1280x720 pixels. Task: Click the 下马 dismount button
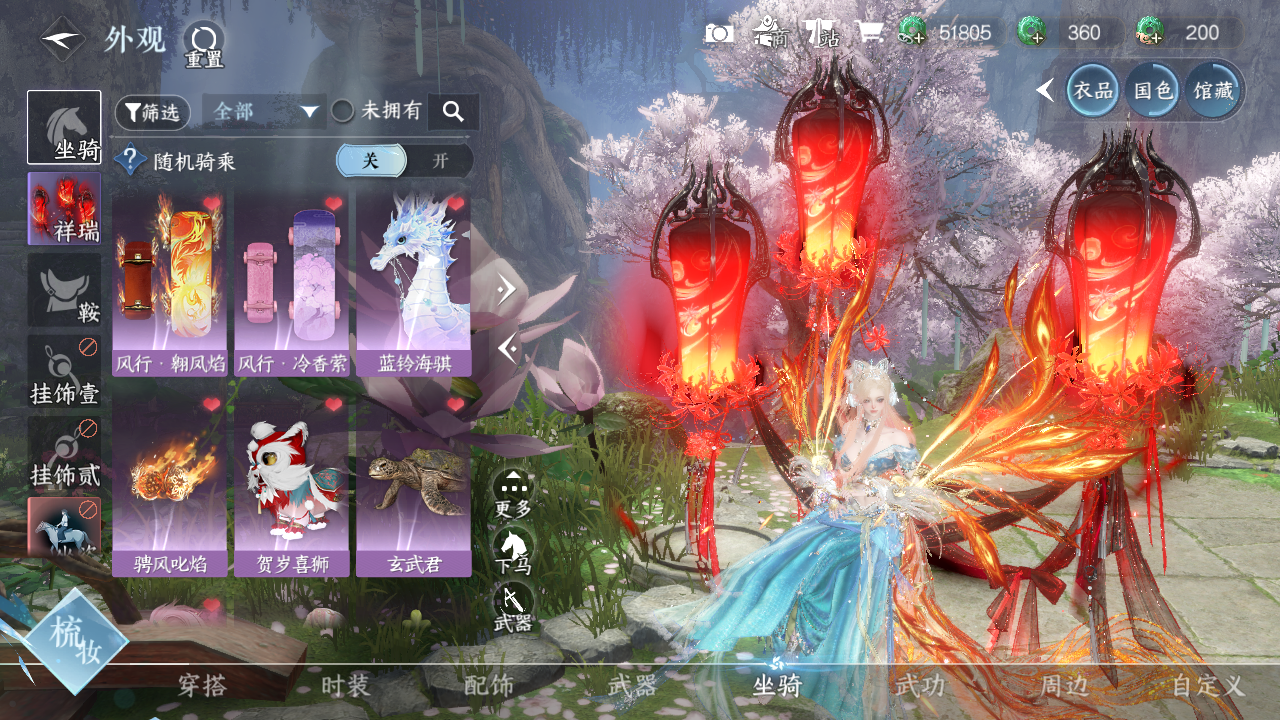point(513,551)
